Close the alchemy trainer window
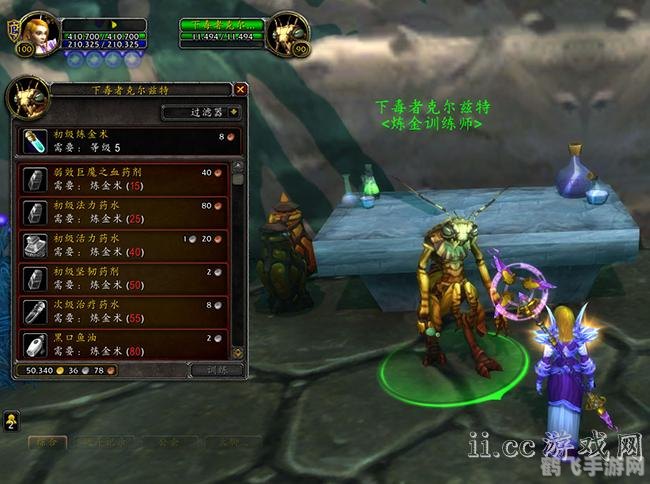The image size is (650, 484). pyautogui.click(x=241, y=89)
